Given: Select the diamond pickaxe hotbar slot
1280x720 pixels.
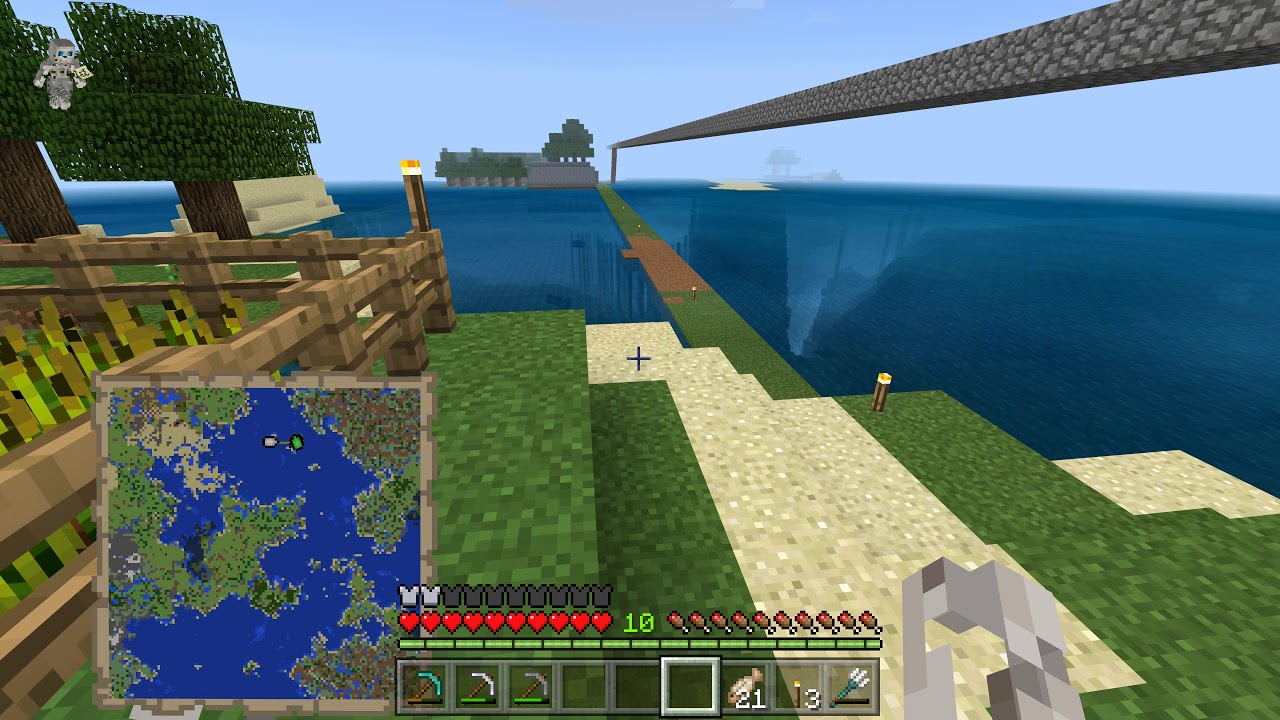Looking at the screenshot, I should (x=426, y=686).
